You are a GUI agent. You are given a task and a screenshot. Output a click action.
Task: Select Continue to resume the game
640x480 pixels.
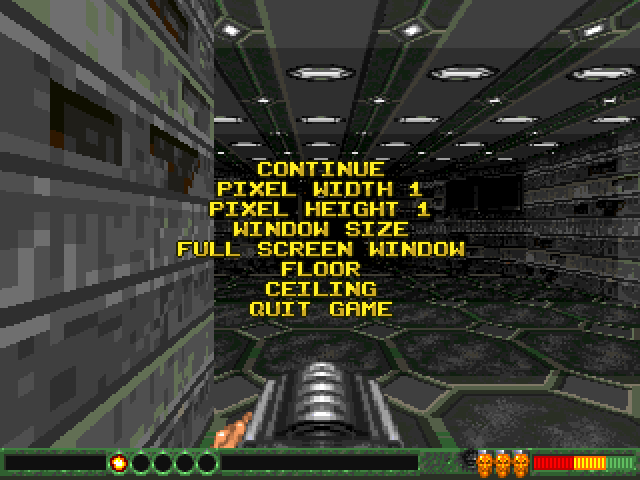(320, 169)
